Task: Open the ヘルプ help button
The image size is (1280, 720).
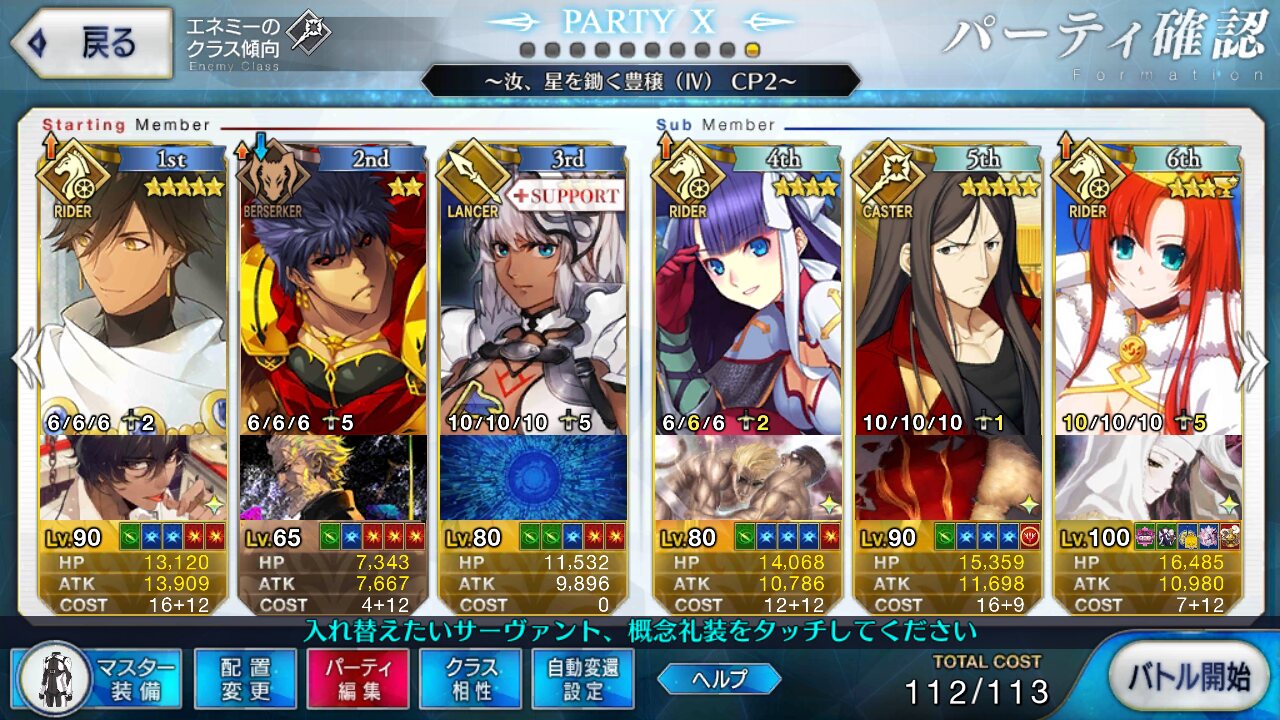Action: point(719,679)
